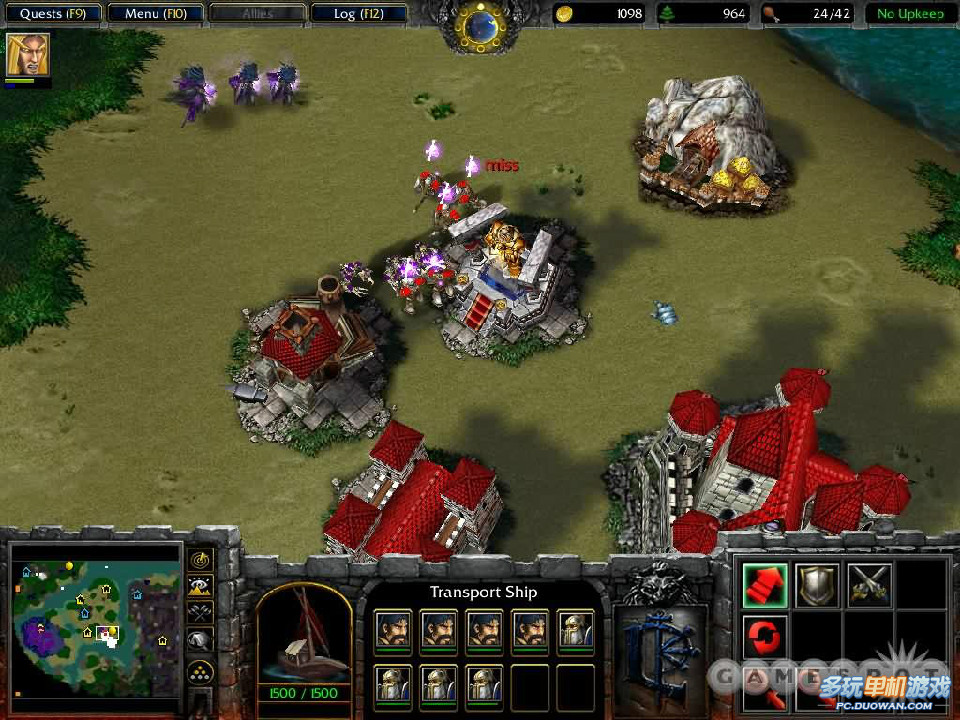The image size is (960, 720).
Task: Activate the crossed swords Attack command
Action: click(x=869, y=585)
